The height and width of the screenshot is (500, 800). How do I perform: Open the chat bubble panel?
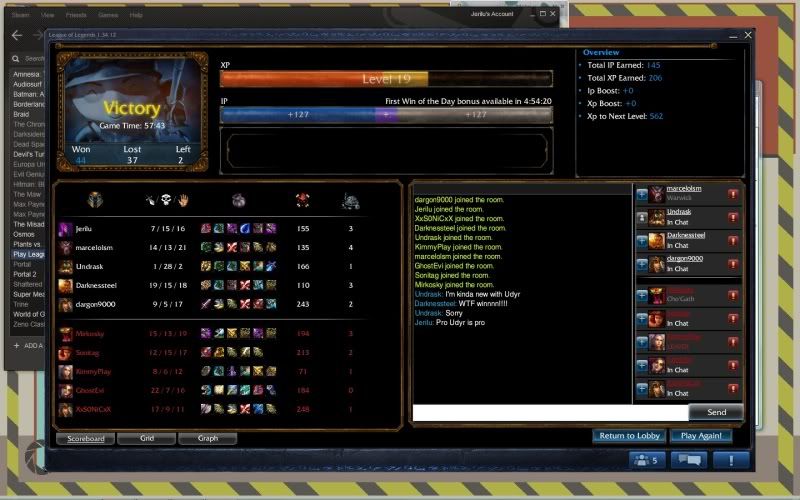click(688, 460)
